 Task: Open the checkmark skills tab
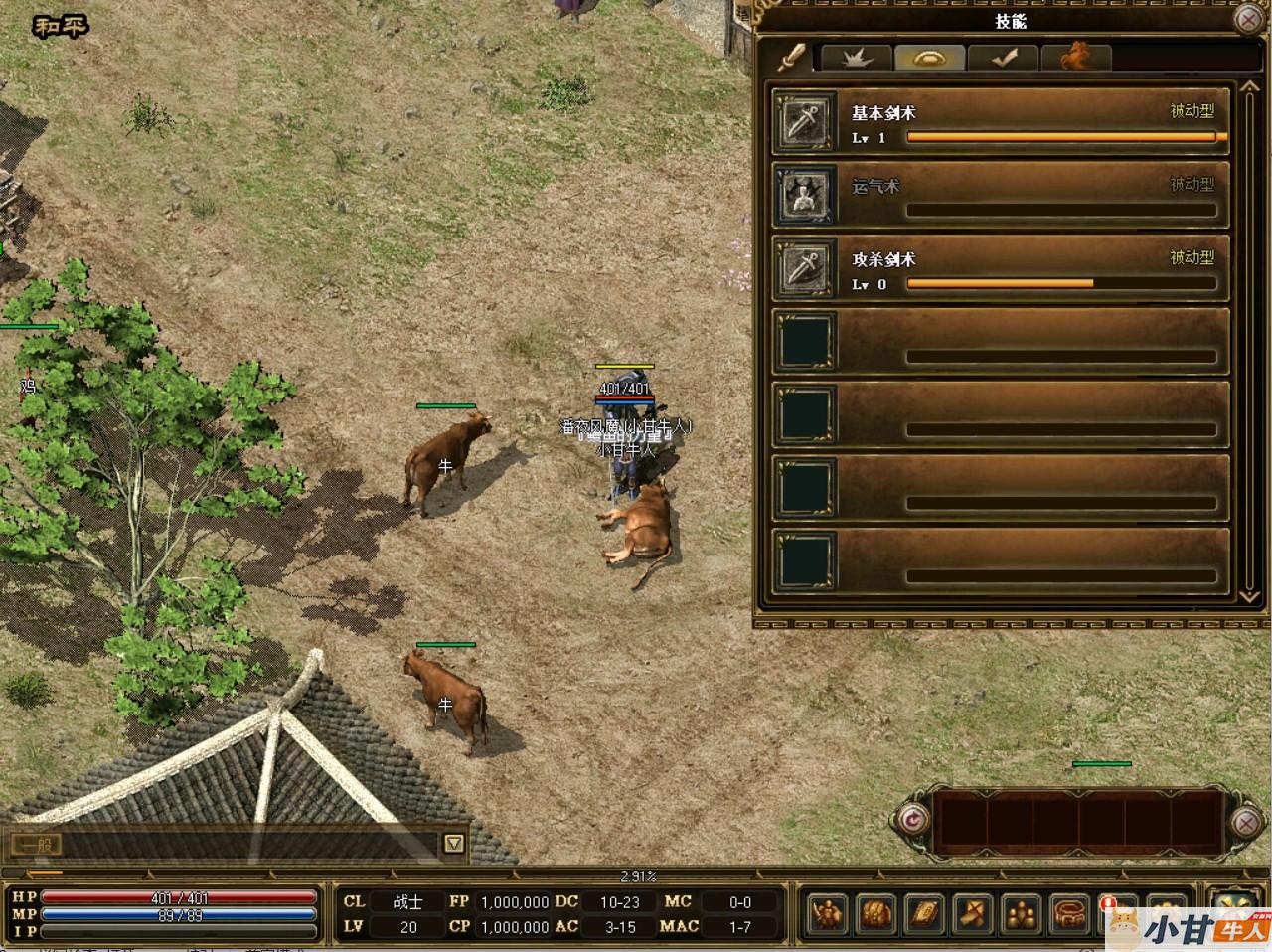(1003, 58)
